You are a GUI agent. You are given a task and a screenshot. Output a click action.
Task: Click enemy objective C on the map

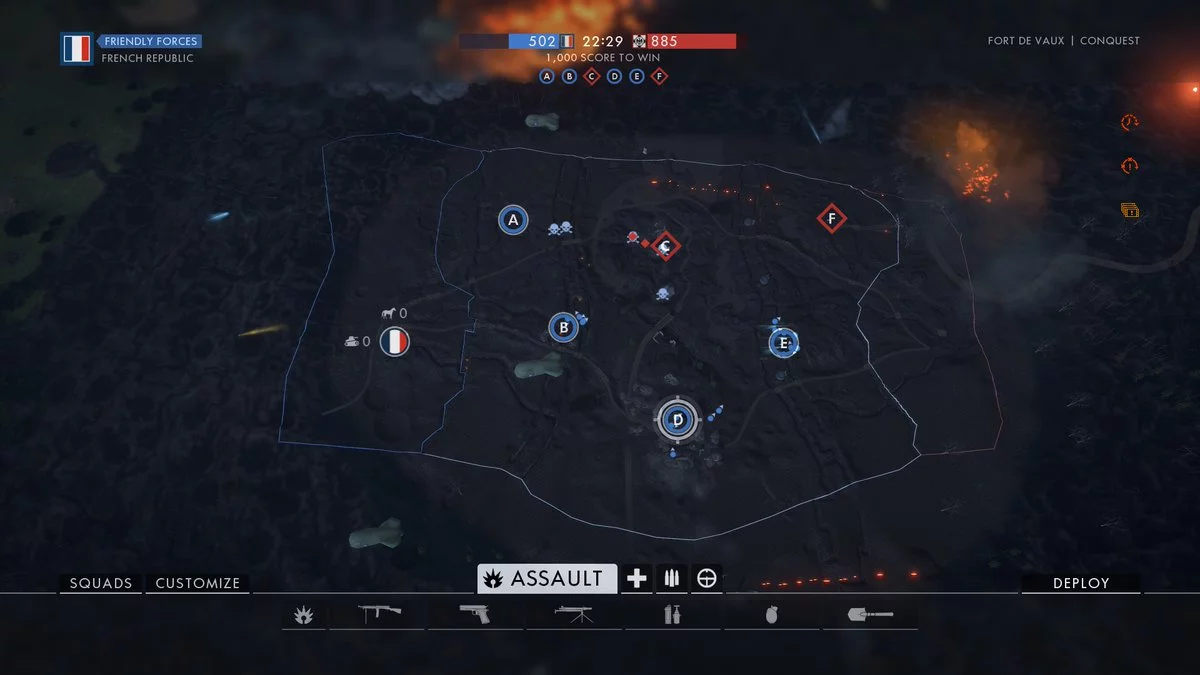[x=666, y=245]
